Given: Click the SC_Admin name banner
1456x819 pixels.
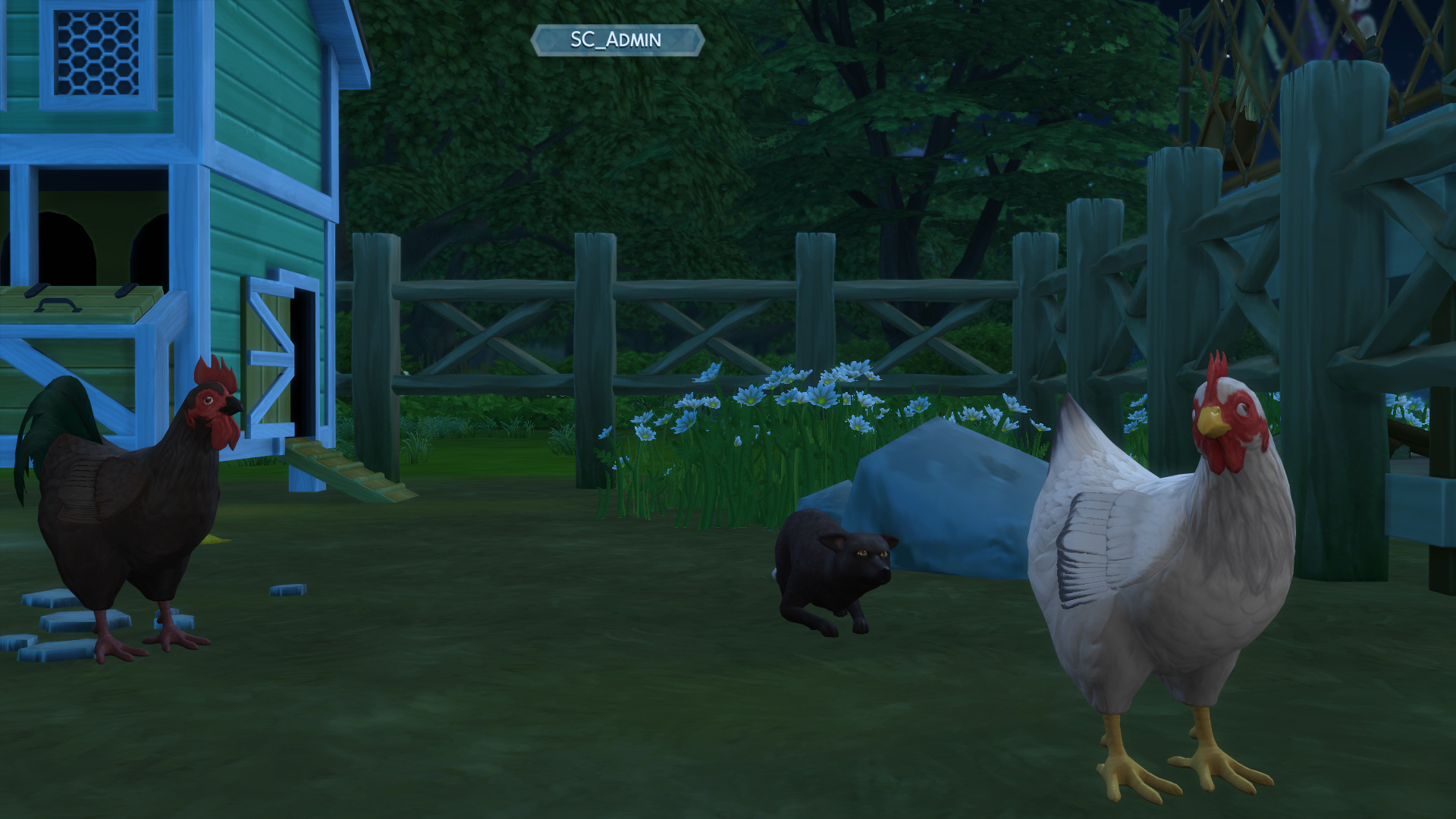Looking at the screenshot, I should pos(617,40).
